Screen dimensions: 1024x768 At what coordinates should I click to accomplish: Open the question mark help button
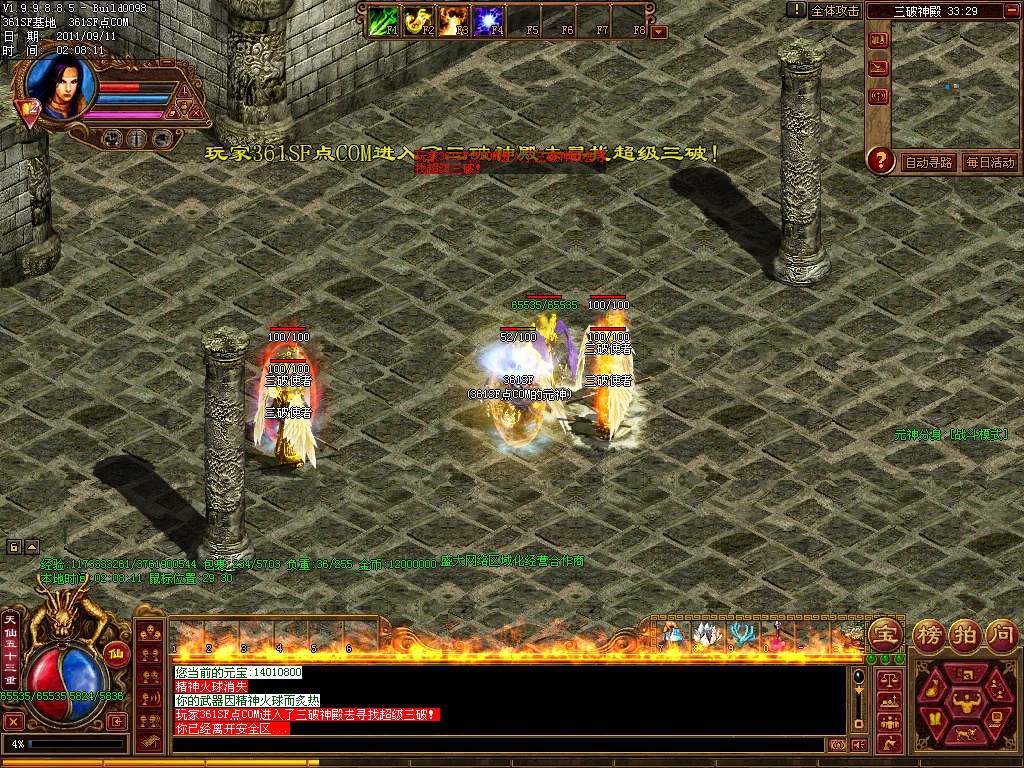pos(880,160)
